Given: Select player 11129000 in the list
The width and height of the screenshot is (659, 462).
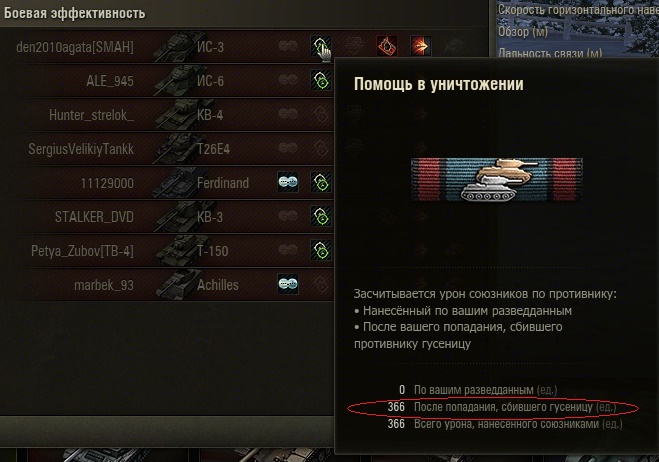Looking at the screenshot, I should [x=107, y=183].
